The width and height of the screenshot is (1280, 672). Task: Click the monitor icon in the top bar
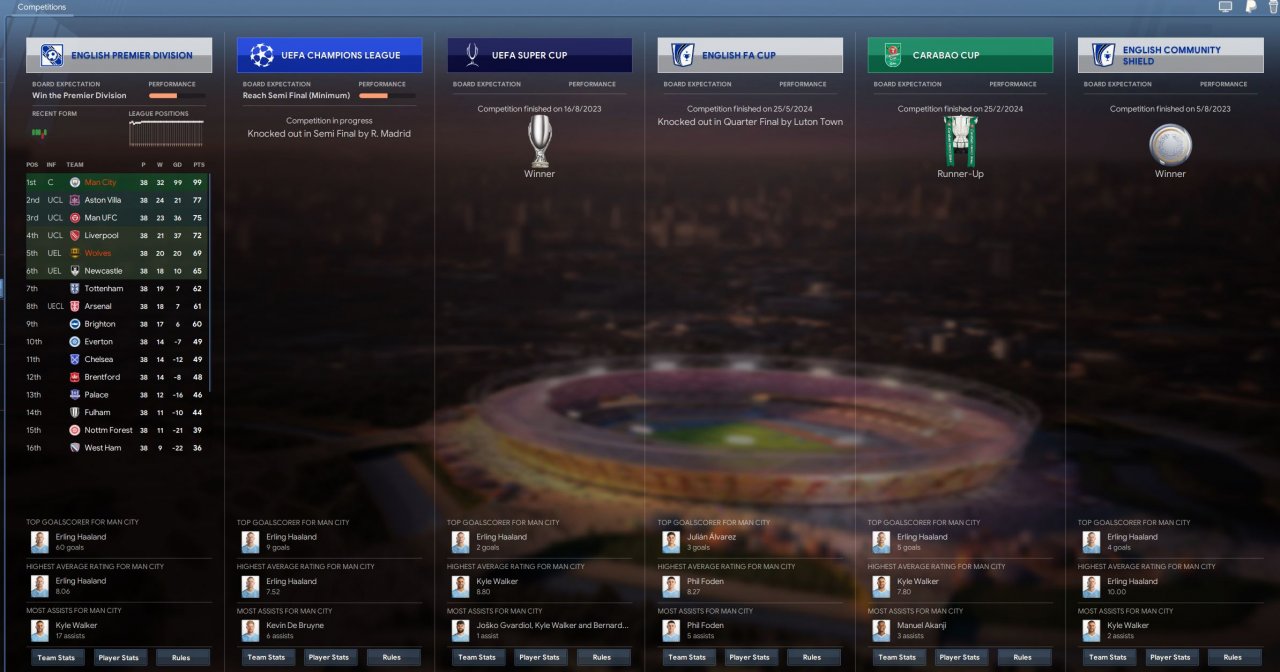point(1225,7)
